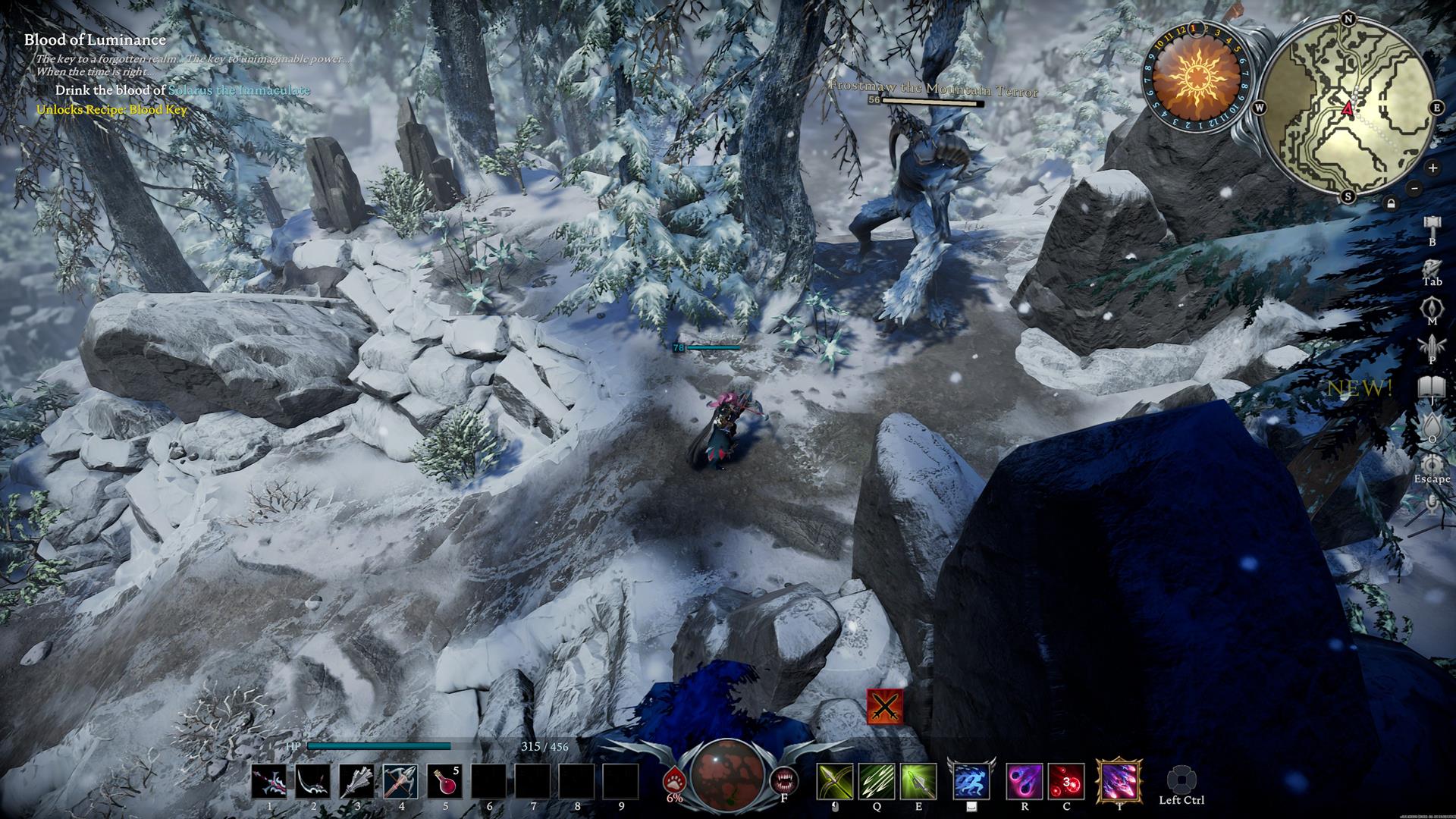Zoom in the minimap with plus button
1456x819 pixels.
coord(1432,168)
